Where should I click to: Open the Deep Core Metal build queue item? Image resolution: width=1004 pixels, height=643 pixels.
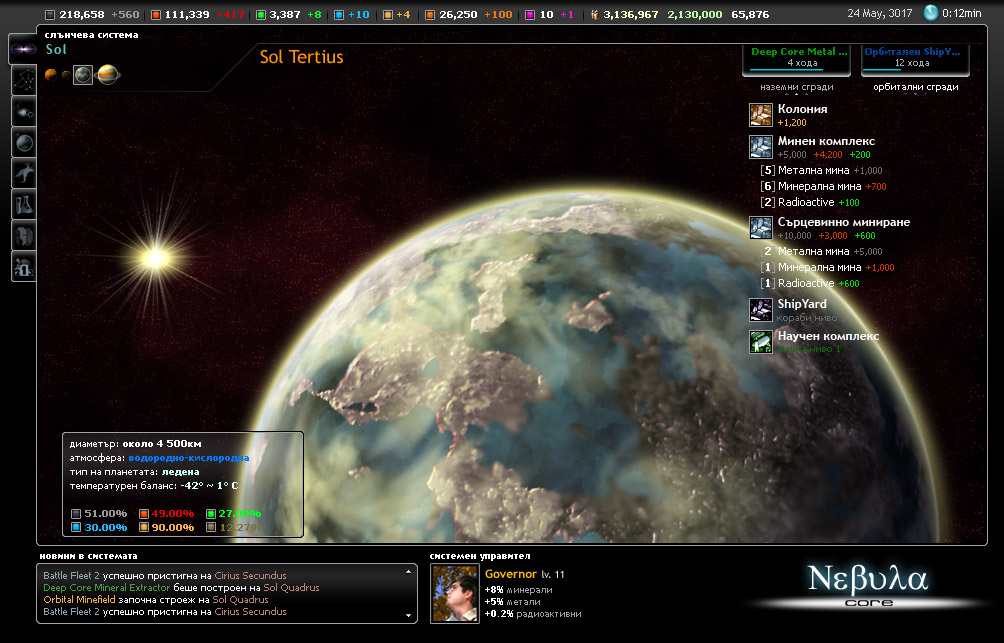click(796, 57)
